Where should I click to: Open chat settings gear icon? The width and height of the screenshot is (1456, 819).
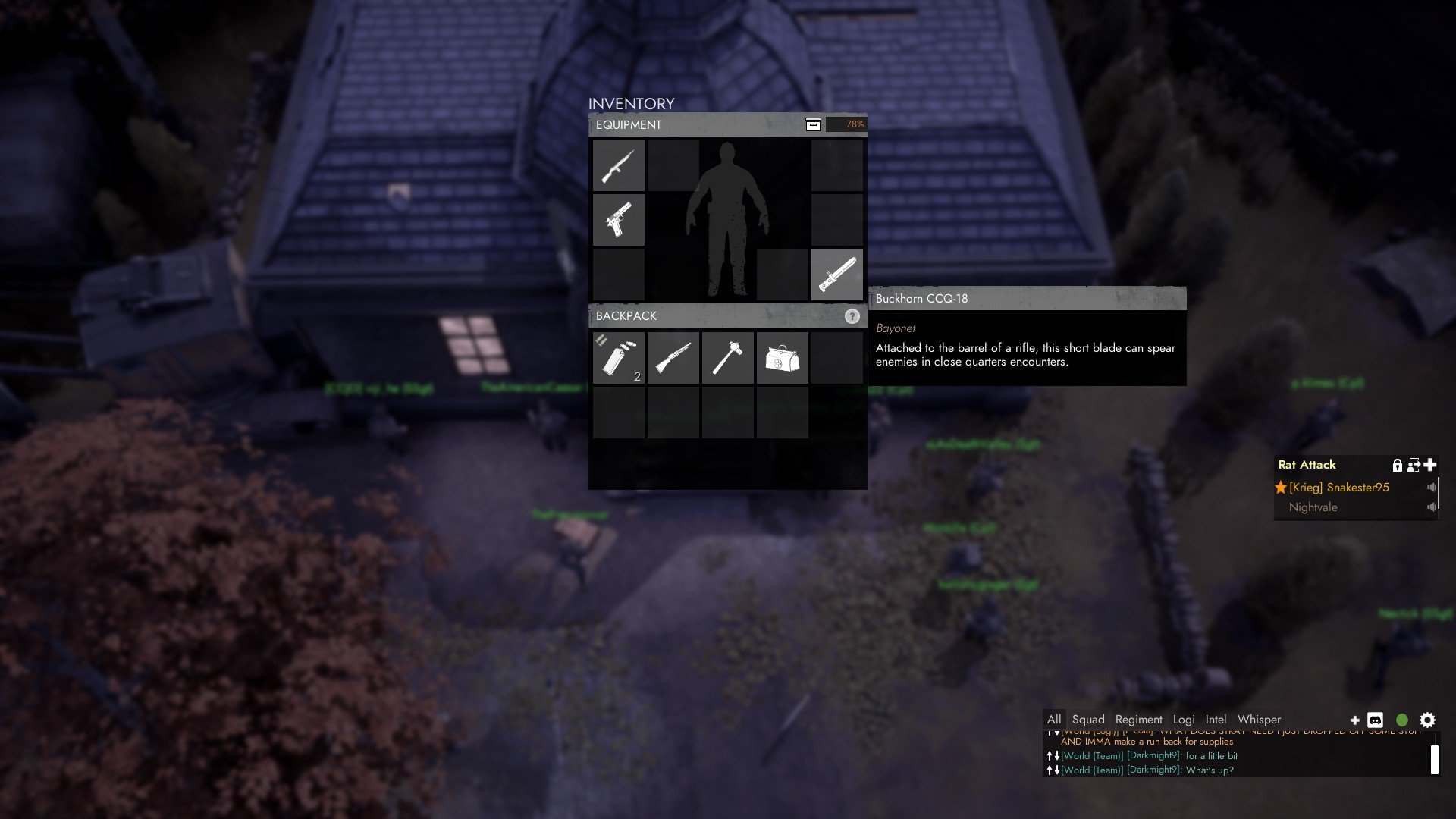(1427, 720)
